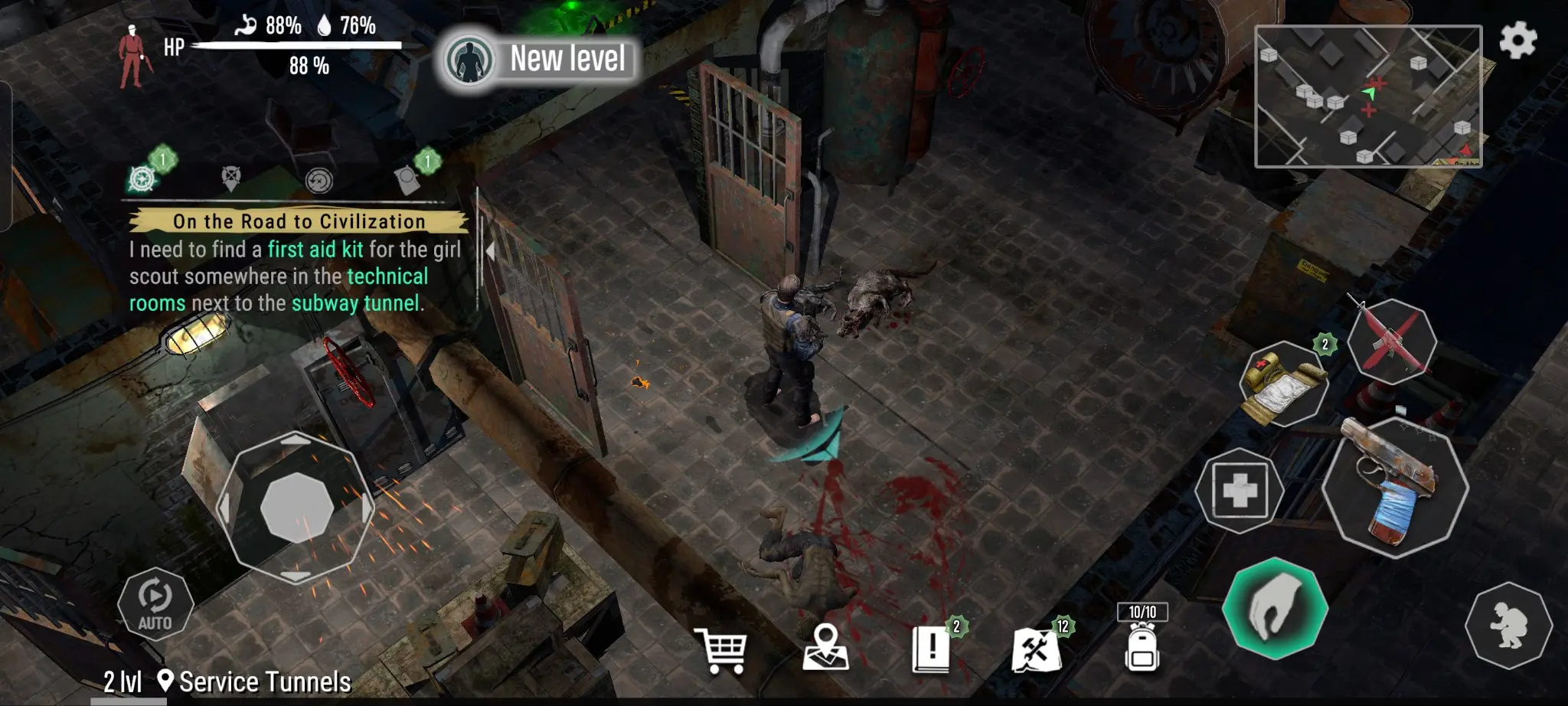Collapse the quest tracker panel arrow
The height and width of the screenshot is (706, 1568).
pos(490,250)
